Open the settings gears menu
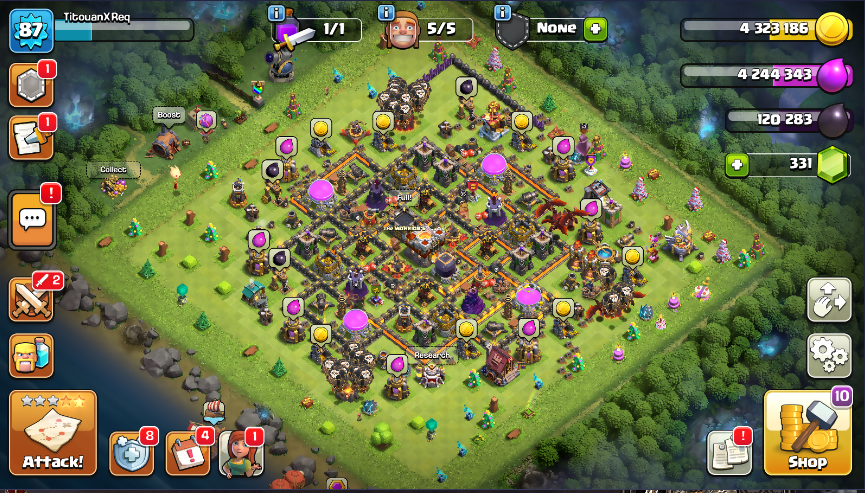Viewport: 865px width, 493px height. point(829,355)
